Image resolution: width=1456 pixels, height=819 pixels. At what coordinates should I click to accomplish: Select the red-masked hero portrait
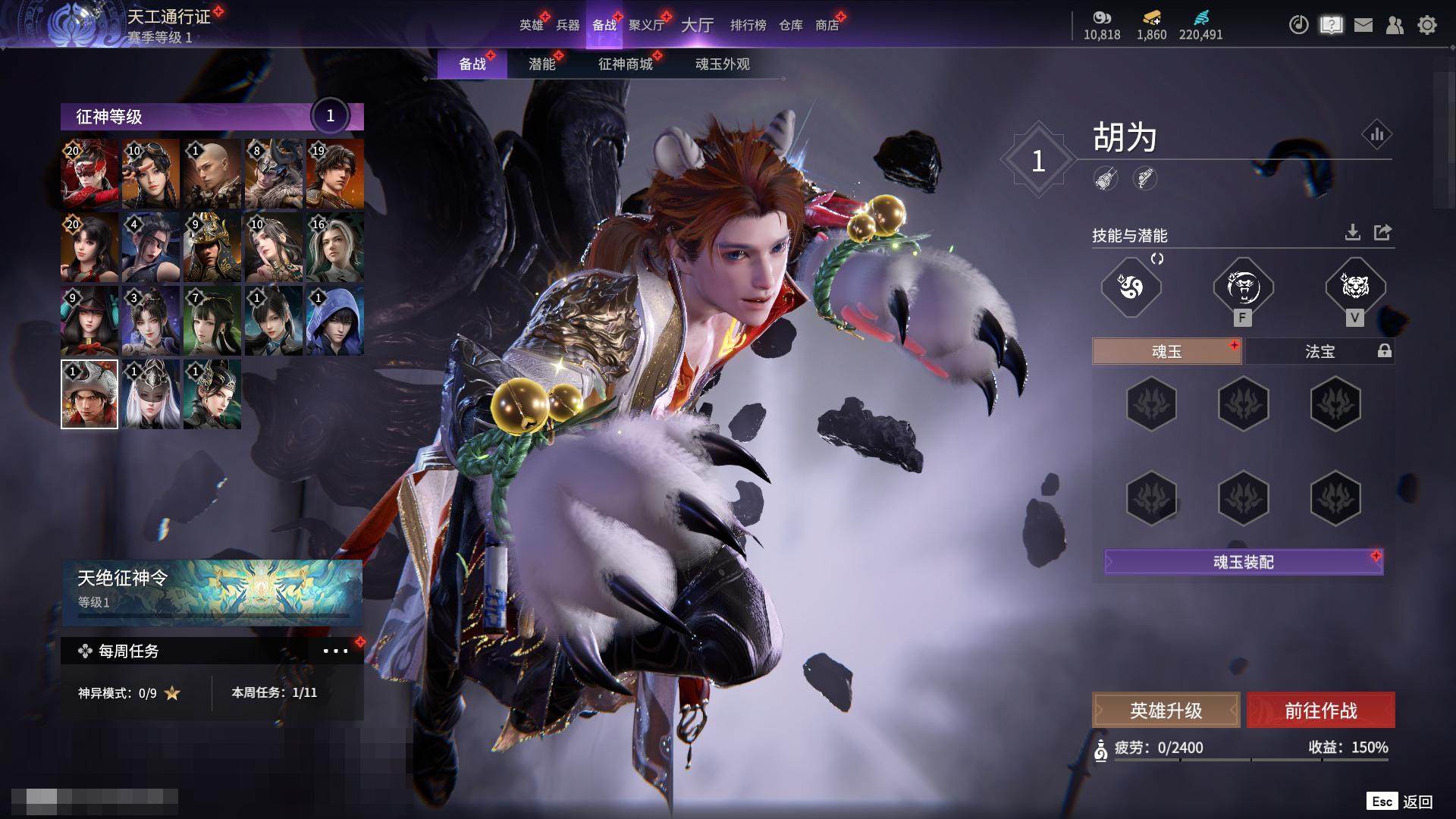click(x=89, y=174)
